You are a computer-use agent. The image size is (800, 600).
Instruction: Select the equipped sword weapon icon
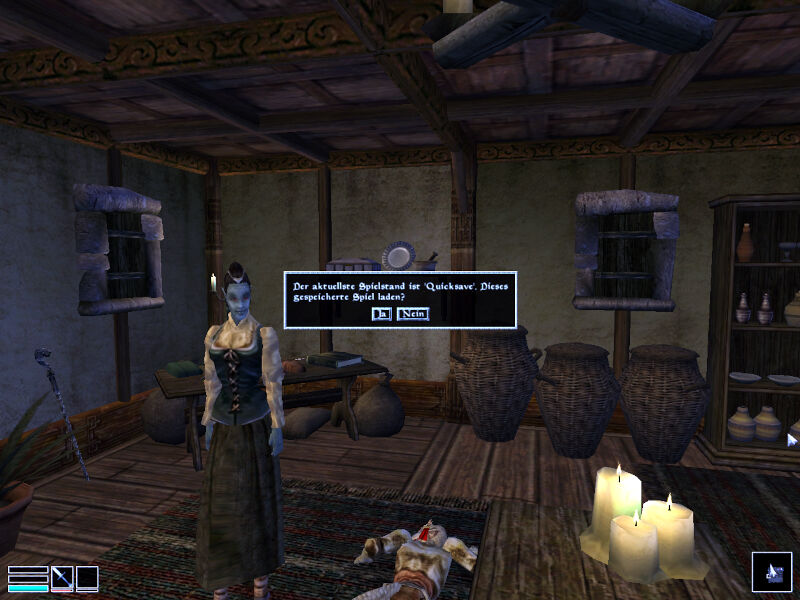(62, 578)
